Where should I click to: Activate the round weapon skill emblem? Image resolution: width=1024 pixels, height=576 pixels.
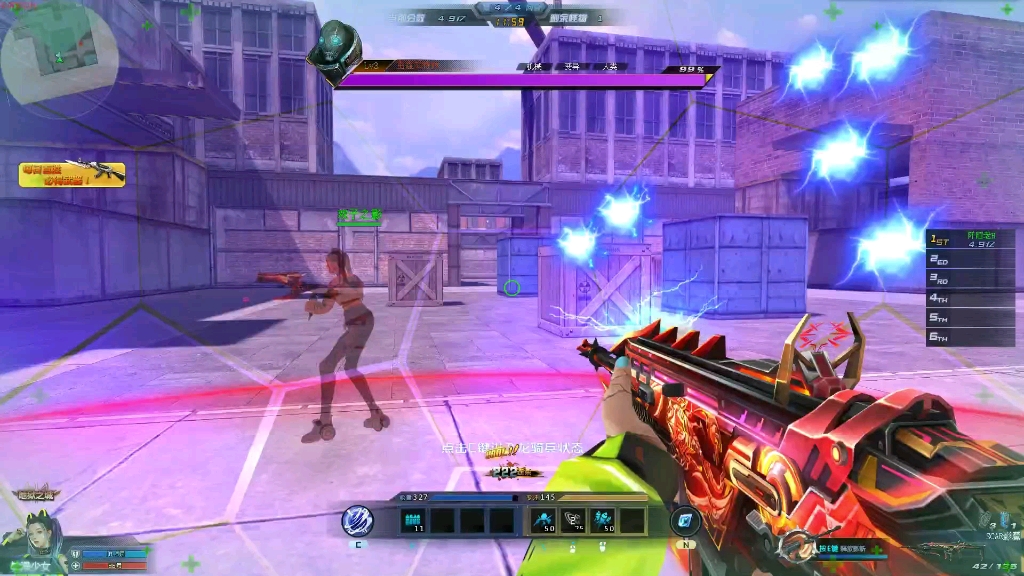pos(795,546)
